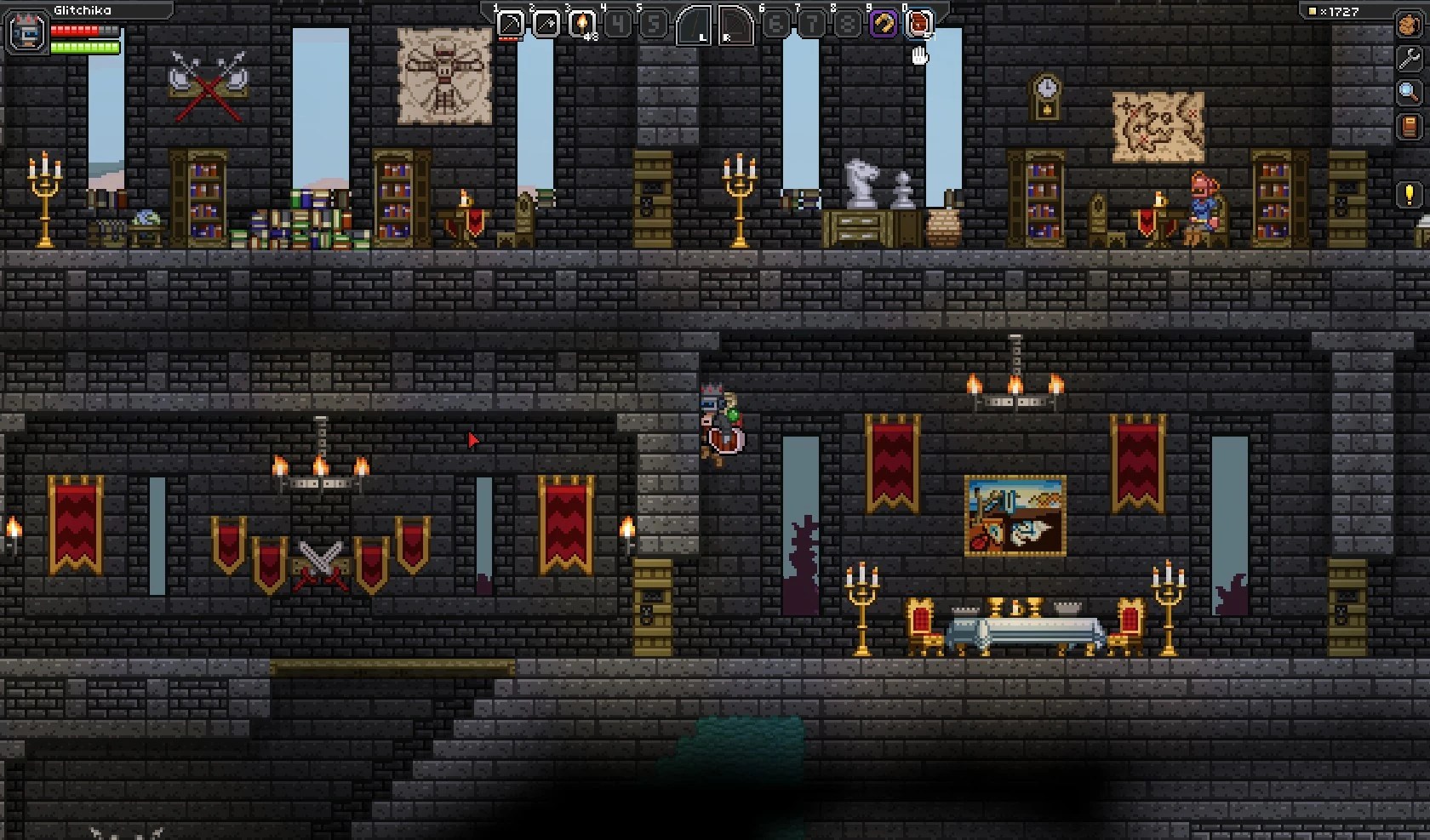1430x840 pixels.
Task: Activate the magnifying glass inspect tool
Action: pos(1409,92)
